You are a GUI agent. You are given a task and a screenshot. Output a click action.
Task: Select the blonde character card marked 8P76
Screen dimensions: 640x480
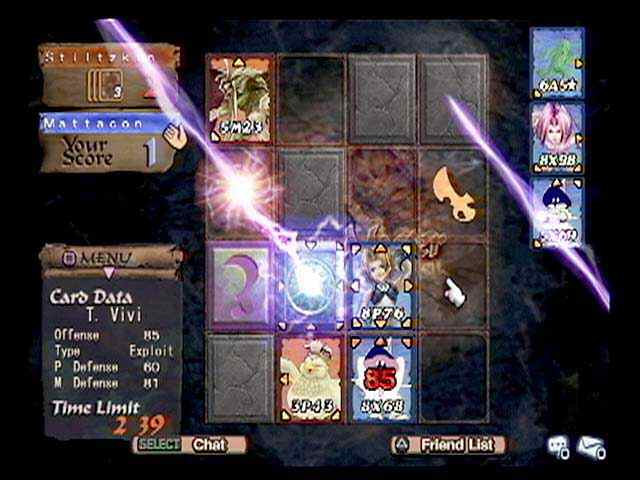click(x=384, y=286)
